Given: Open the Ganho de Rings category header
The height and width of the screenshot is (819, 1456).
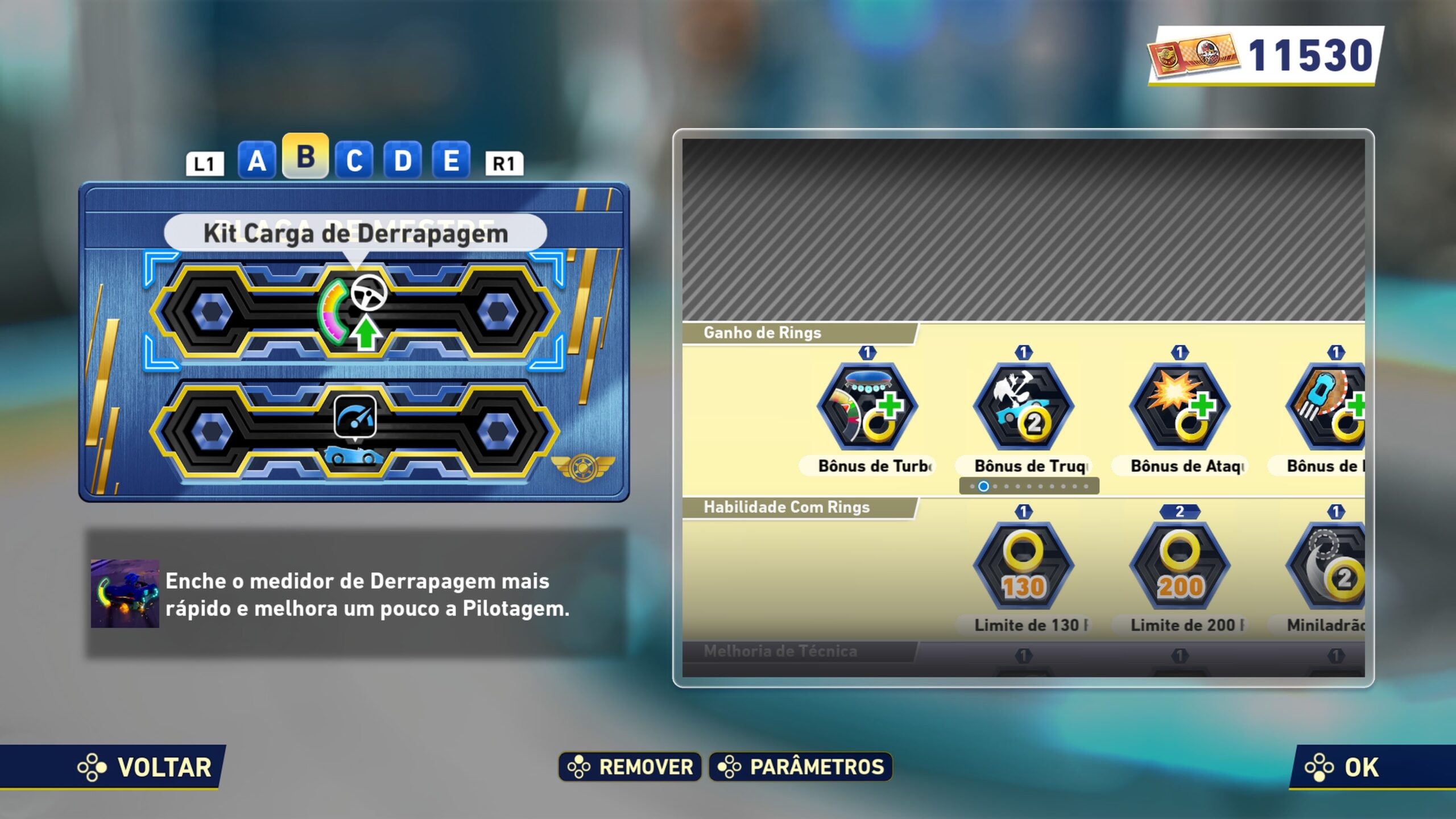Looking at the screenshot, I should 762,333.
